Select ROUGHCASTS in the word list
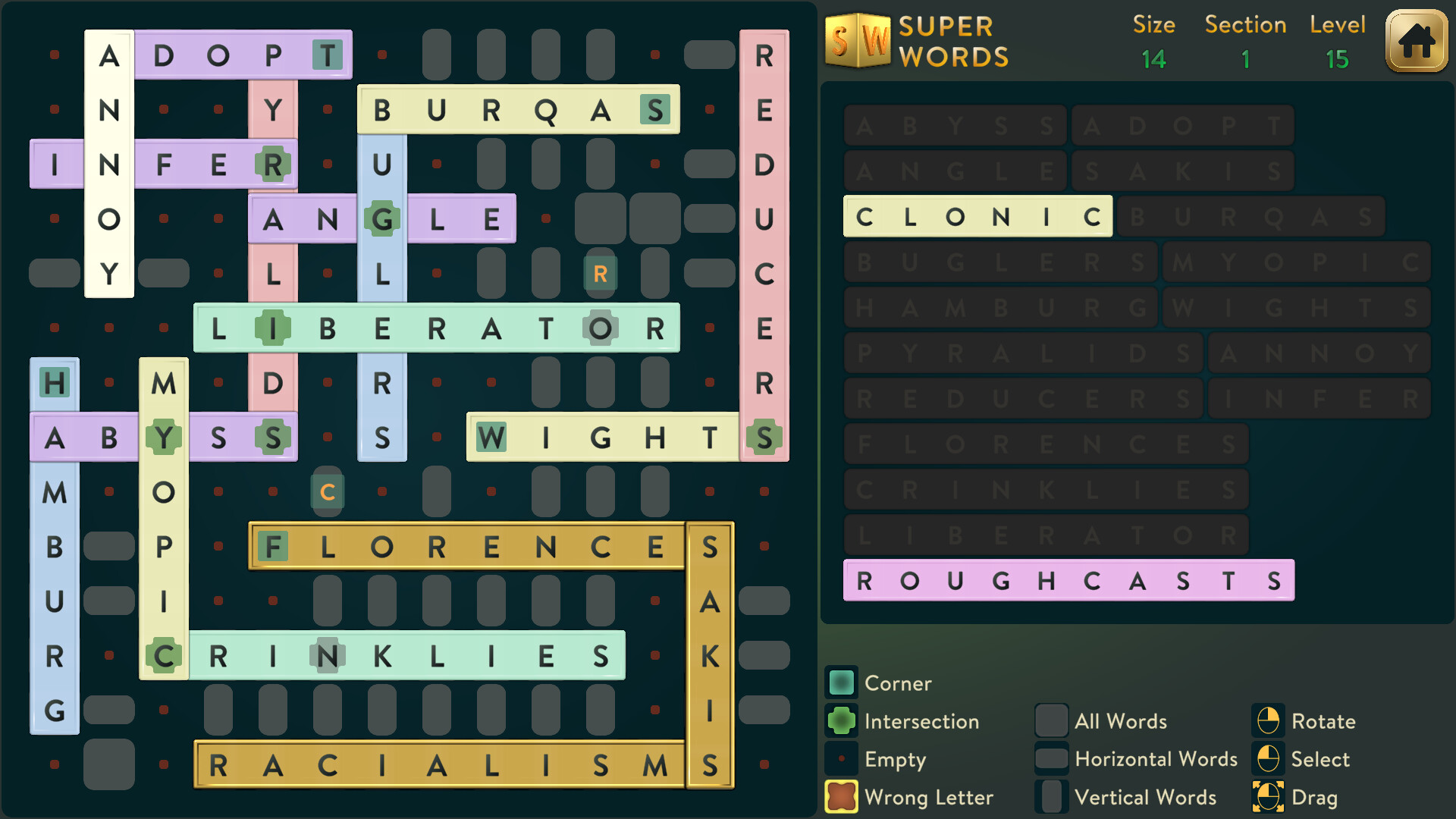 point(1068,581)
